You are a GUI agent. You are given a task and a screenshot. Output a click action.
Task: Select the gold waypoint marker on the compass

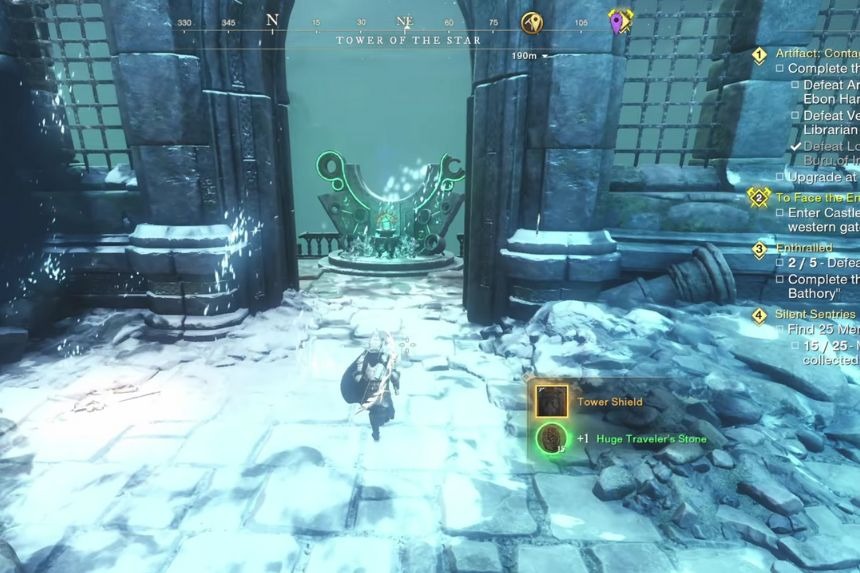pos(532,22)
